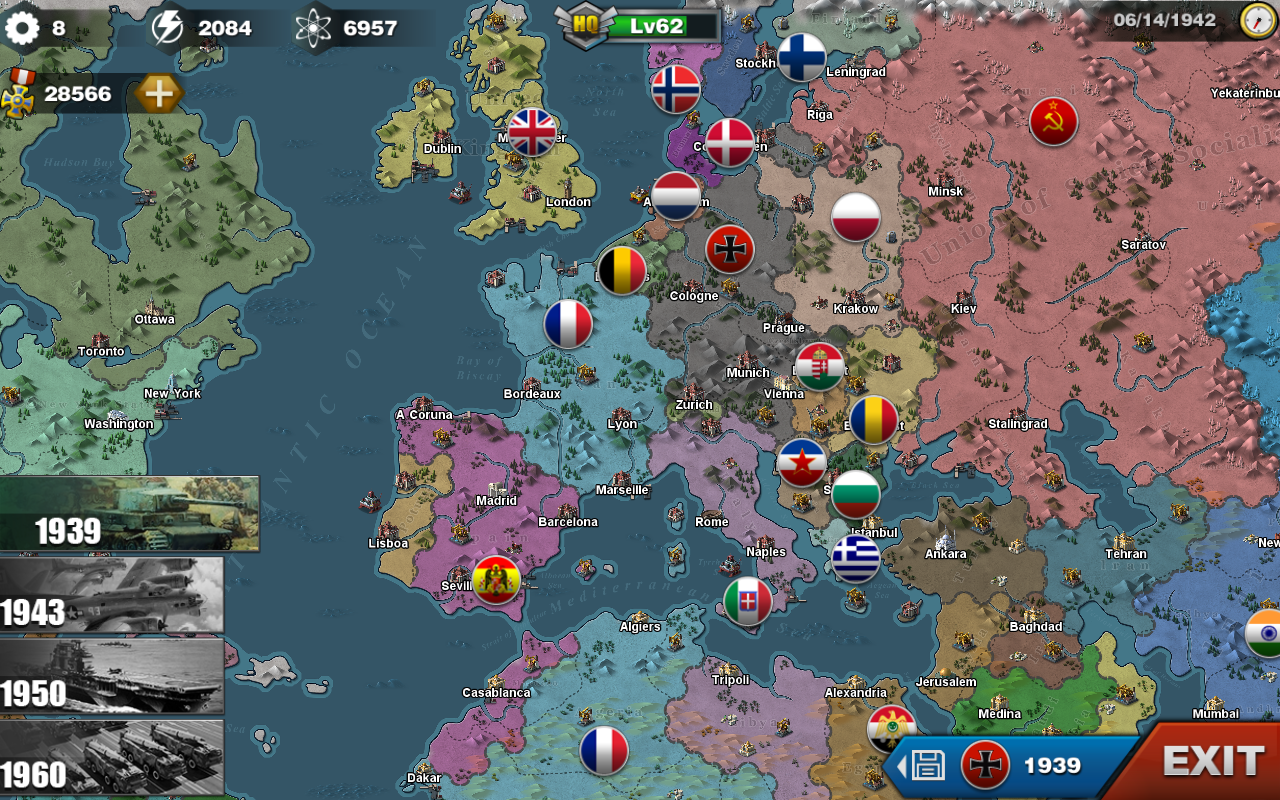The height and width of the screenshot is (800, 1280).
Task: Click the Netherlands flag
Action: 676,196
